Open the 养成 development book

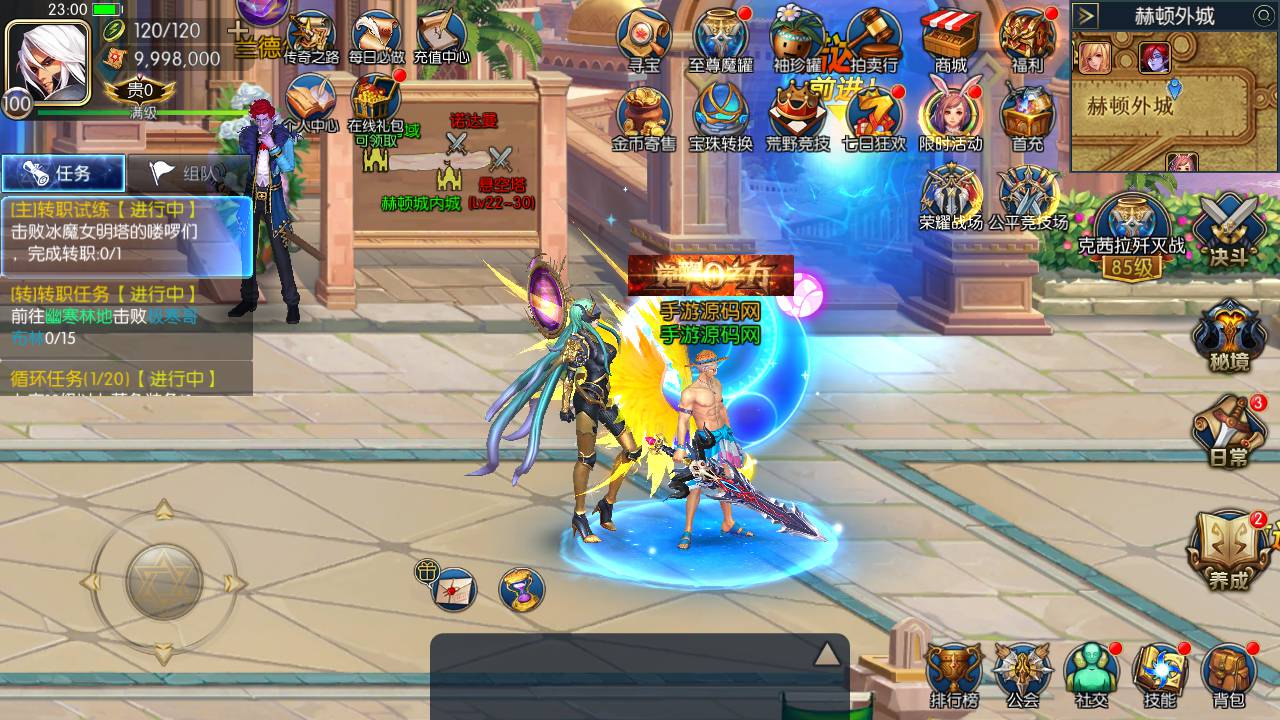pos(1228,548)
